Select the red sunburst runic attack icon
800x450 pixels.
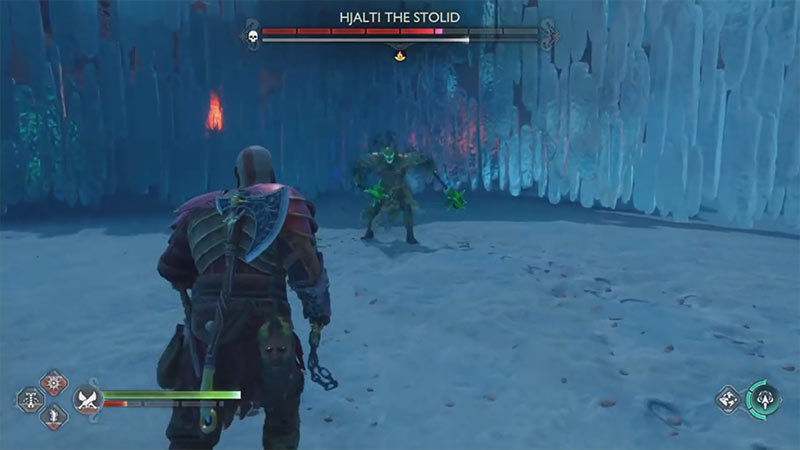tap(54, 383)
